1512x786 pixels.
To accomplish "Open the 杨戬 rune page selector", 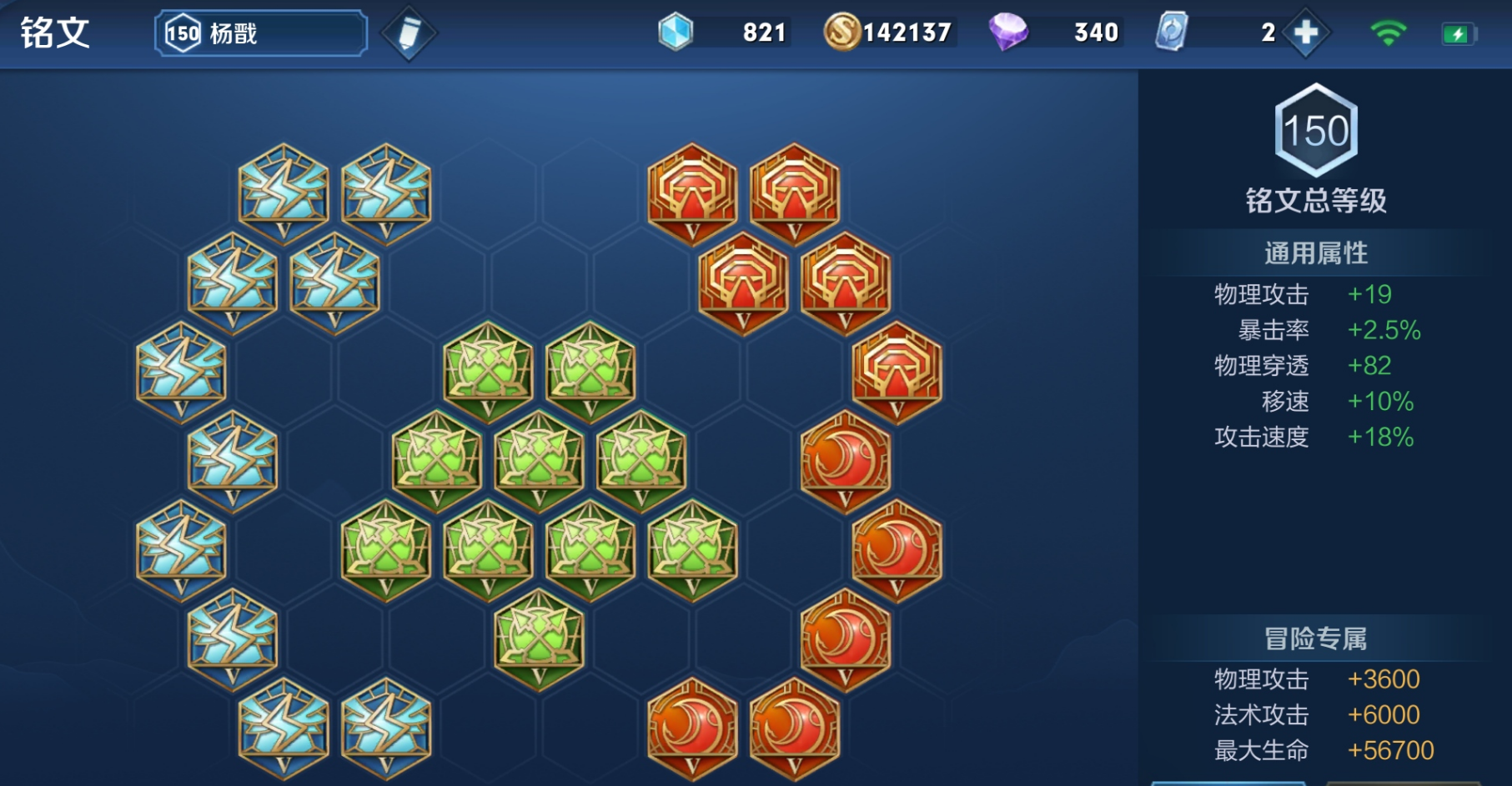I will pyautogui.click(x=260, y=33).
